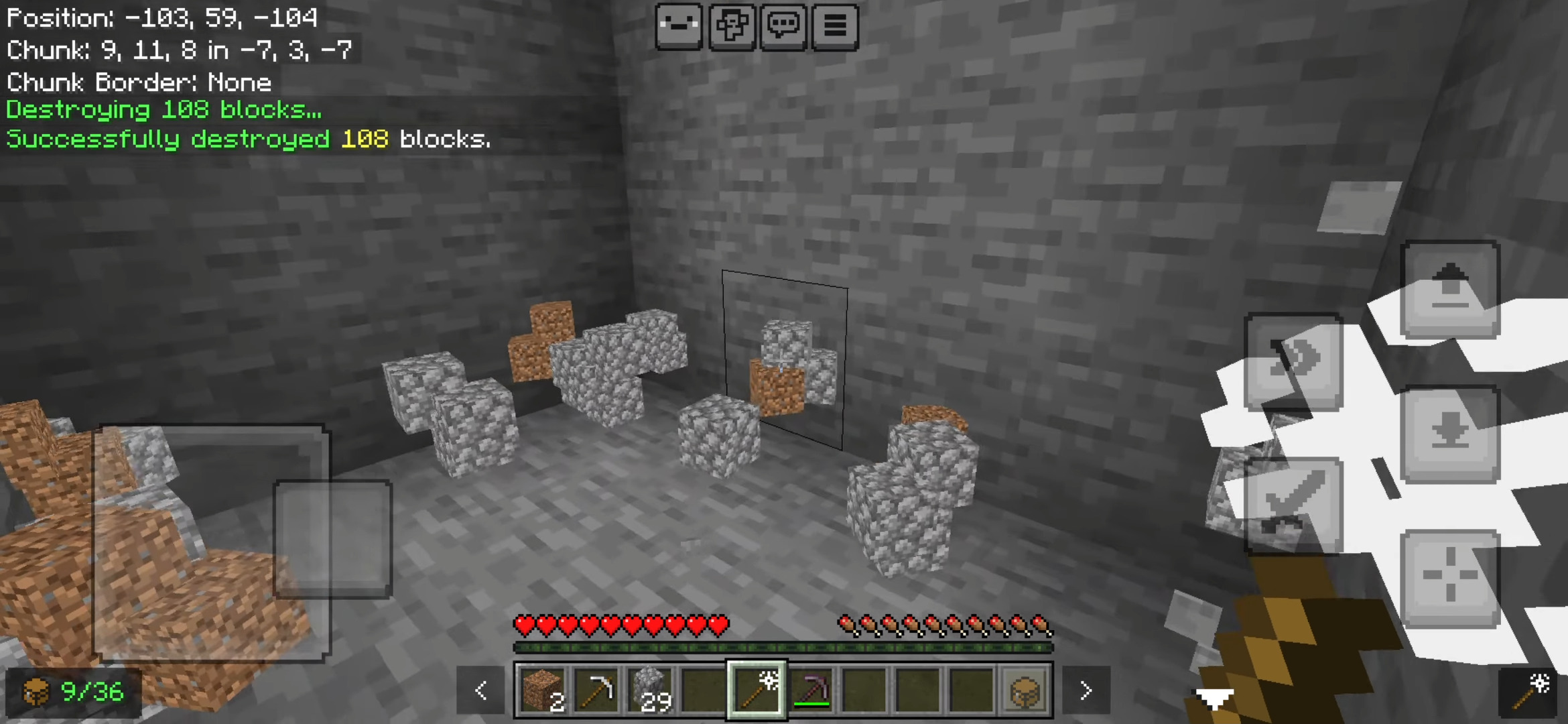
Task: Equip the netherite pickaxe with green durability
Action: 811,690
